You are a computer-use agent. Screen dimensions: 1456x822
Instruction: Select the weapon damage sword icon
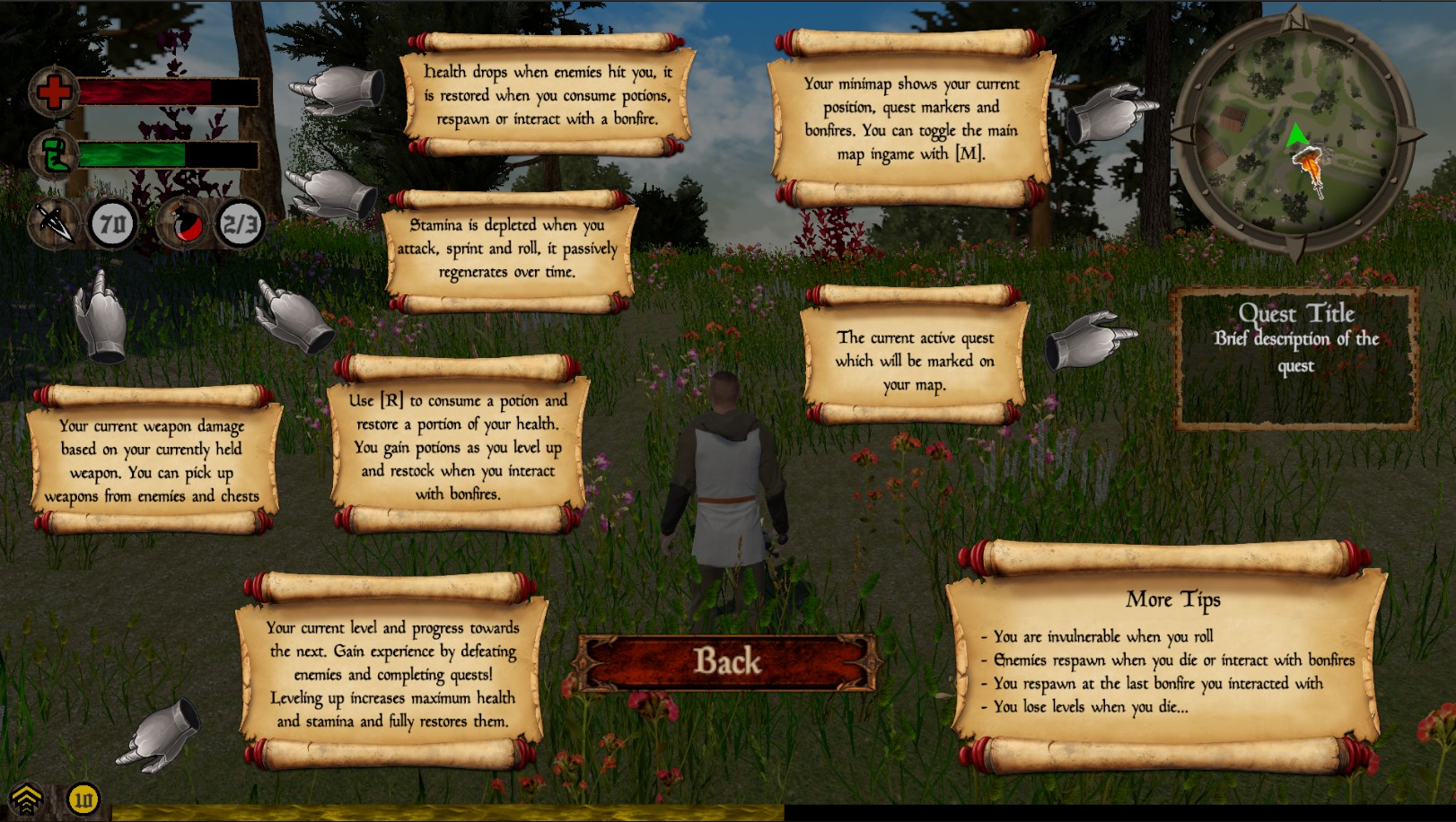point(54,223)
